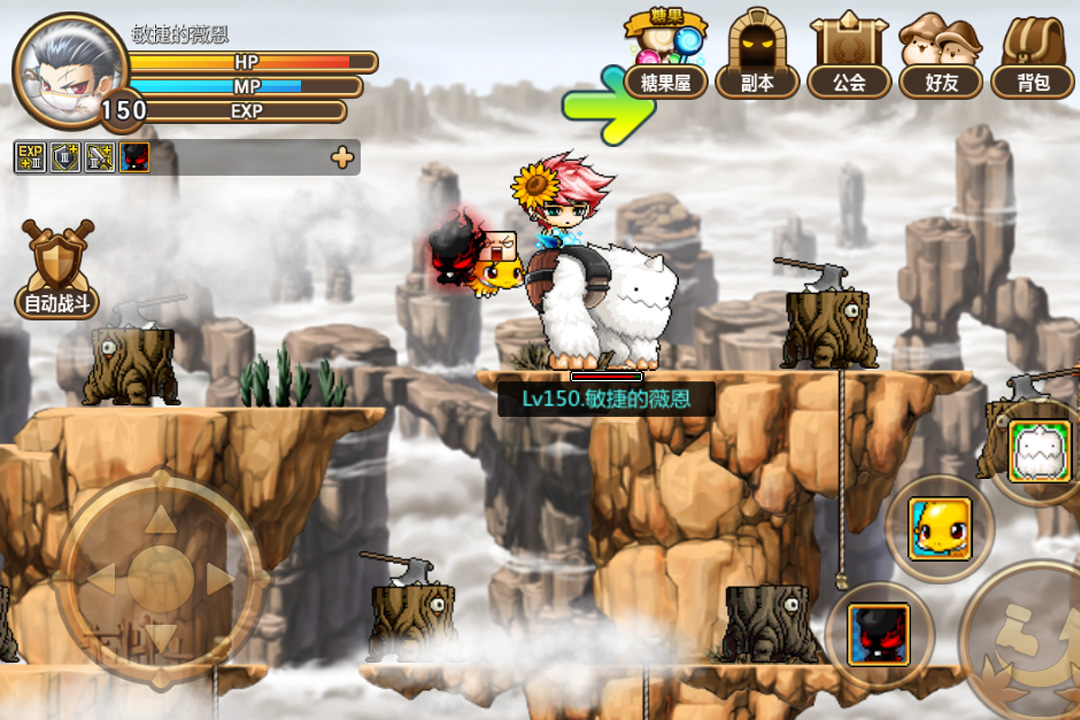Viewport: 1080px width, 720px height.
Task: Trigger the black demon skill button
Action: coord(878,634)
